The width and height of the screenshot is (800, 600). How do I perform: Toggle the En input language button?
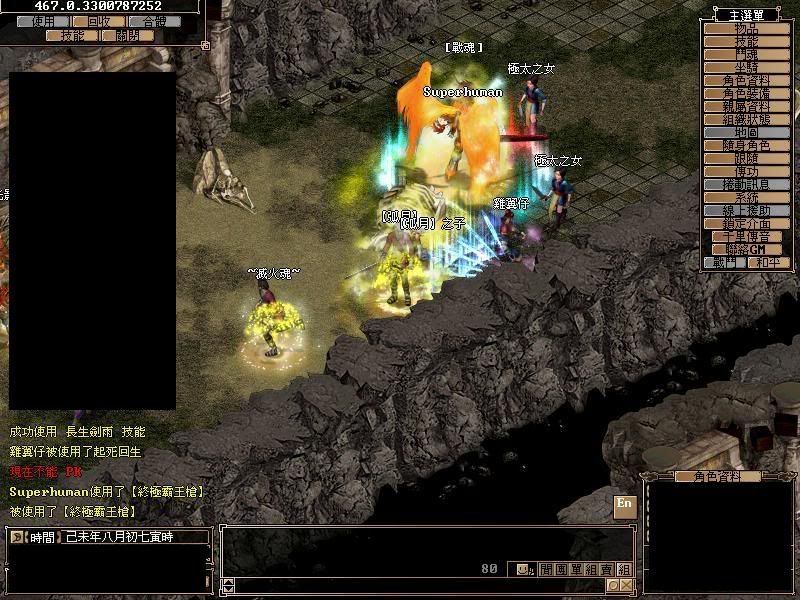point(625,503)
